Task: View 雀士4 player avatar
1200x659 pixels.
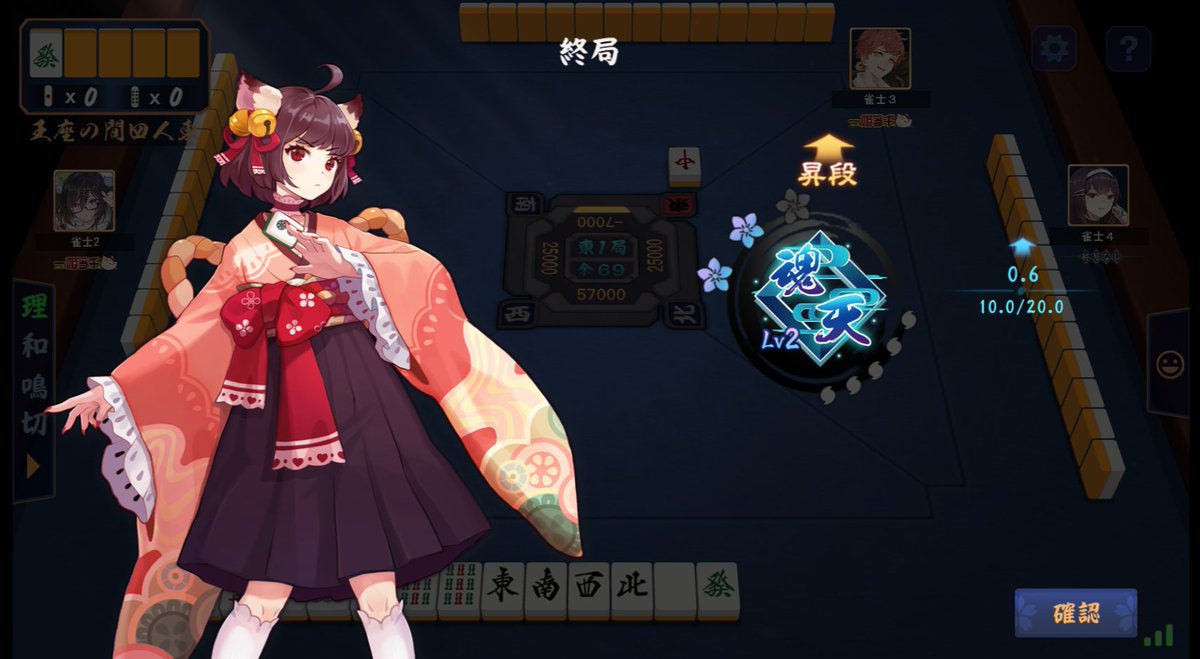Action: pyautogui.click(x=1098, y=195)
